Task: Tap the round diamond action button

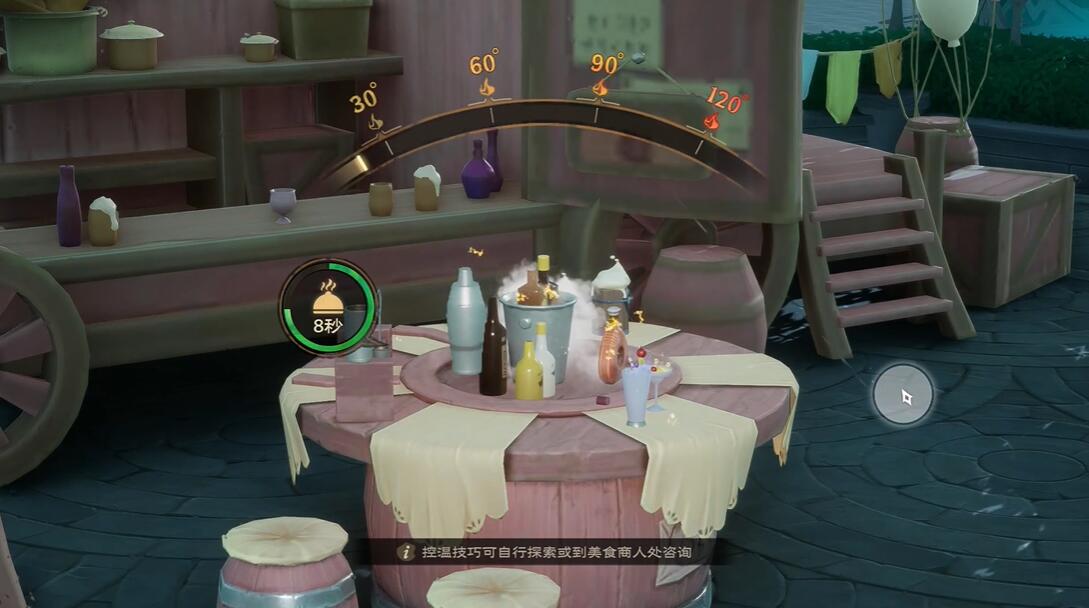Action: [x=903, y=395]
